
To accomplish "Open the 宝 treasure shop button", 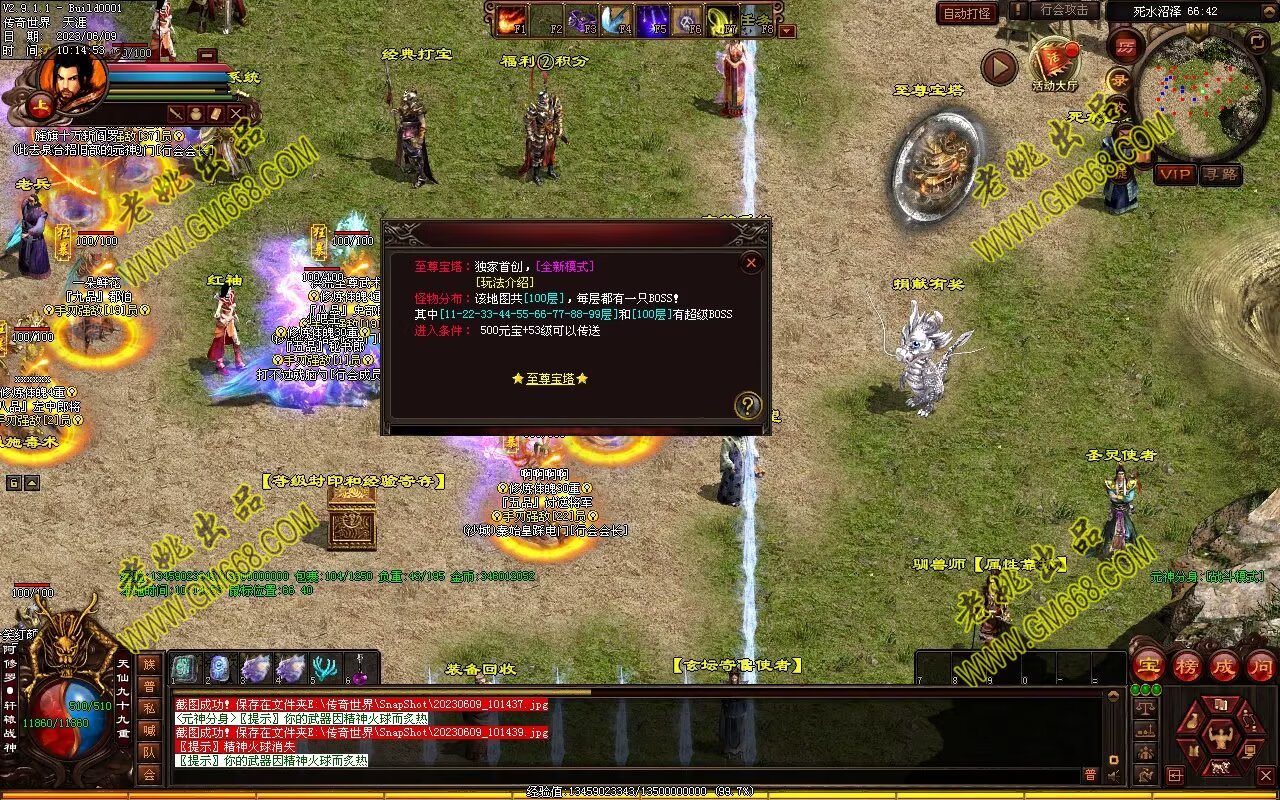I will click(x=1148, y=666).
